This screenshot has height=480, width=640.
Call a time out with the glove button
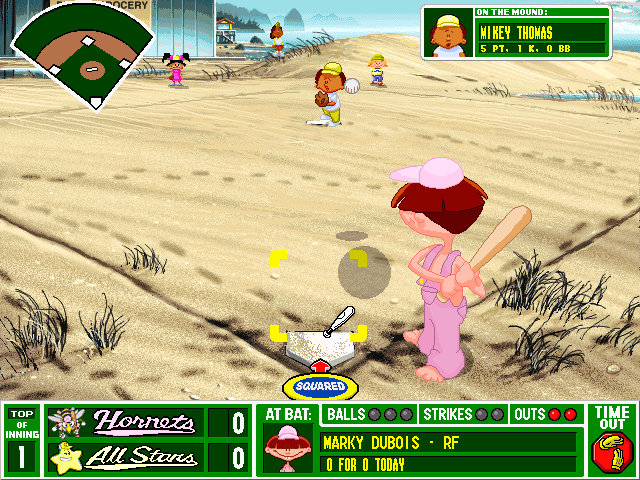pyautogui.click(x=611, y=452)
